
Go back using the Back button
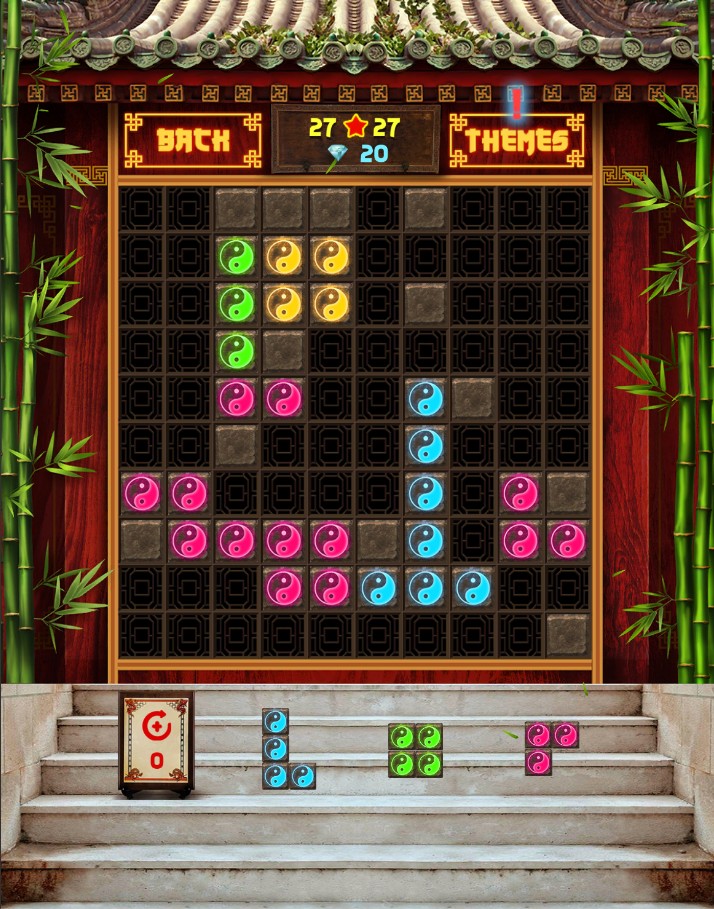(192, 140)
